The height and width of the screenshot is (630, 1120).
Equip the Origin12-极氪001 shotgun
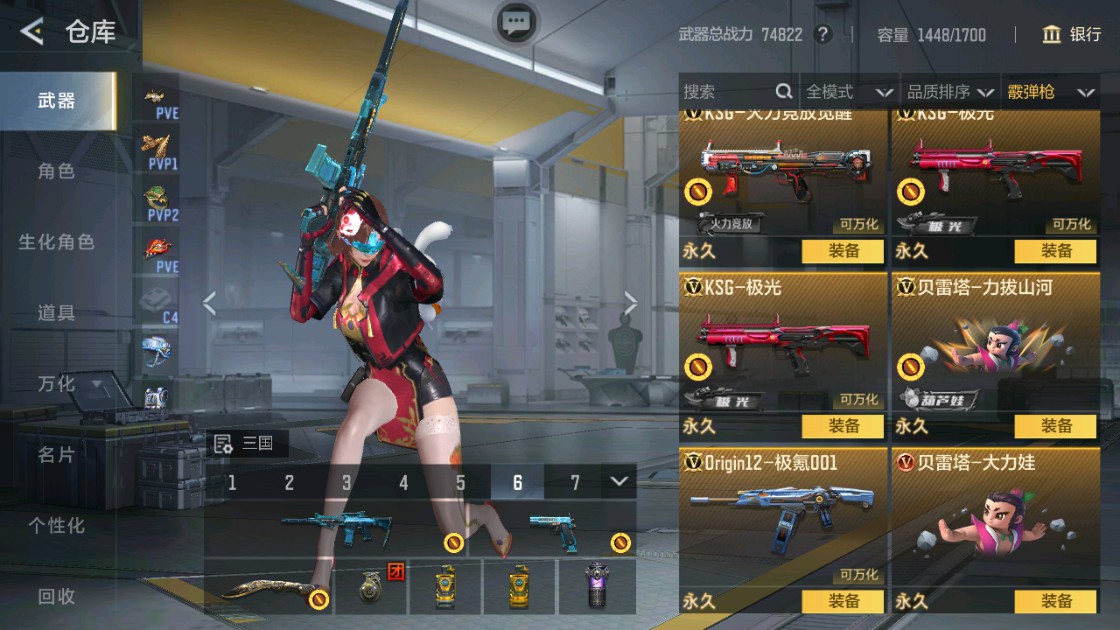(843, 601)
